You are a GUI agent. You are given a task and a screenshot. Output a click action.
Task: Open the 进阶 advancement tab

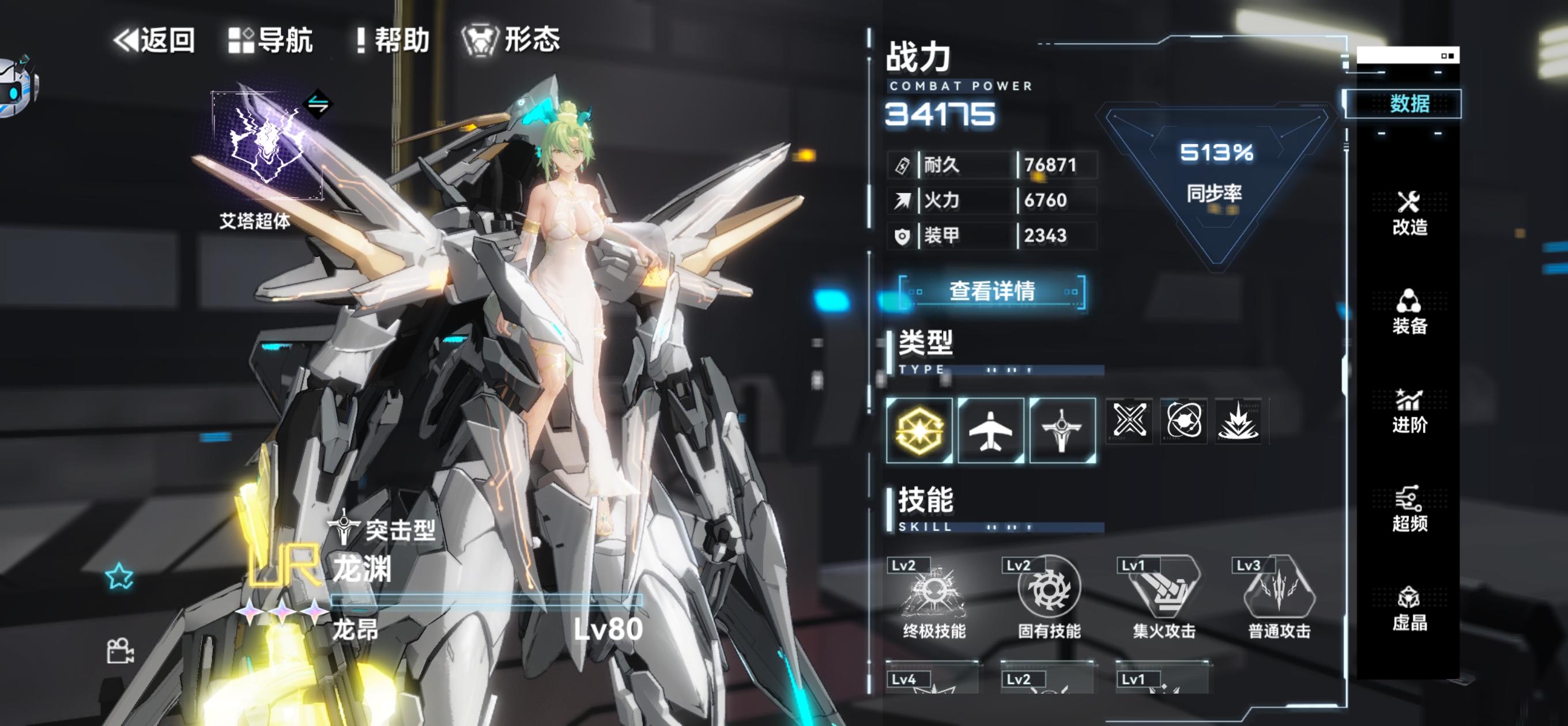click(1408, 411)
